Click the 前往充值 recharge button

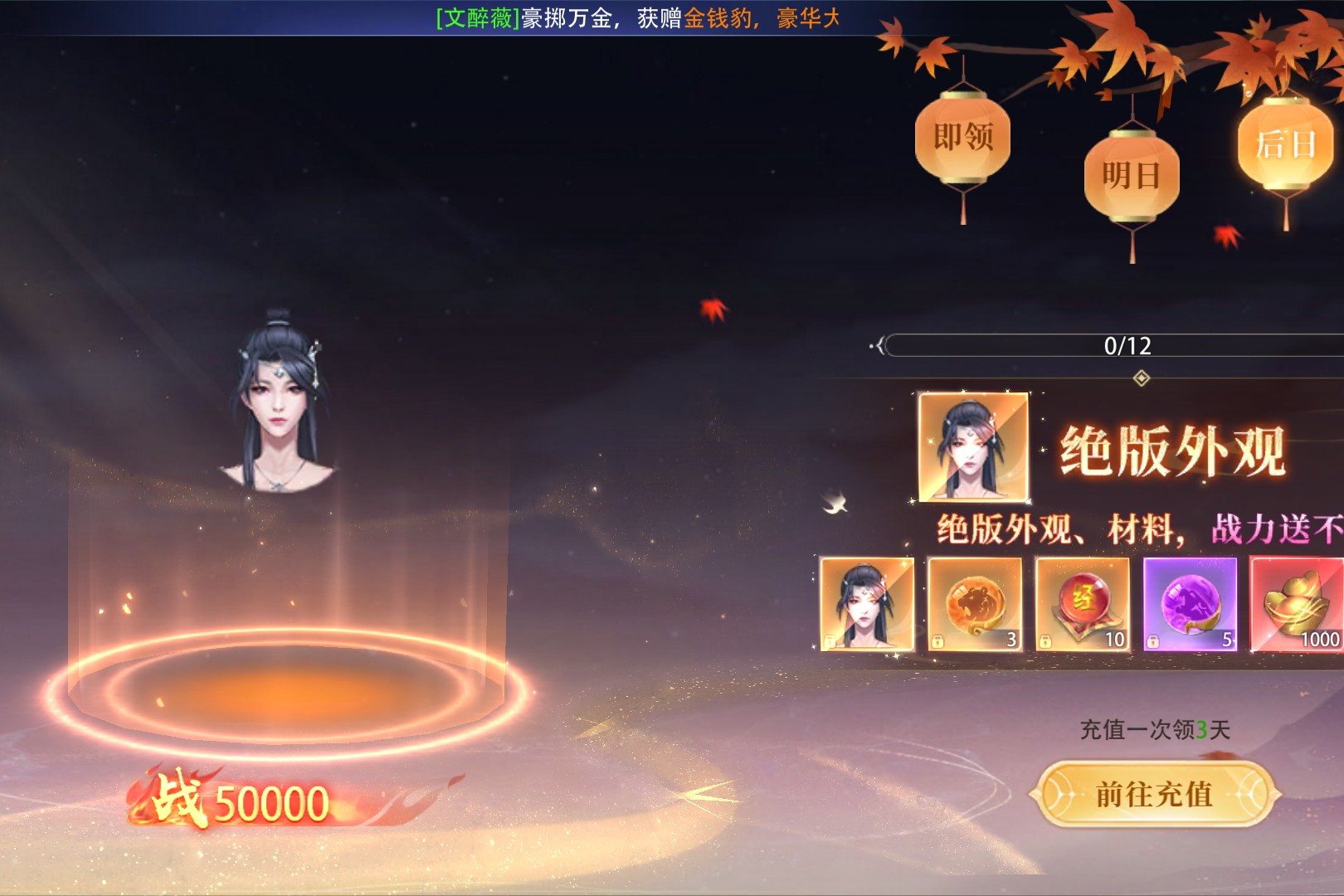[x=1154, y=794]
